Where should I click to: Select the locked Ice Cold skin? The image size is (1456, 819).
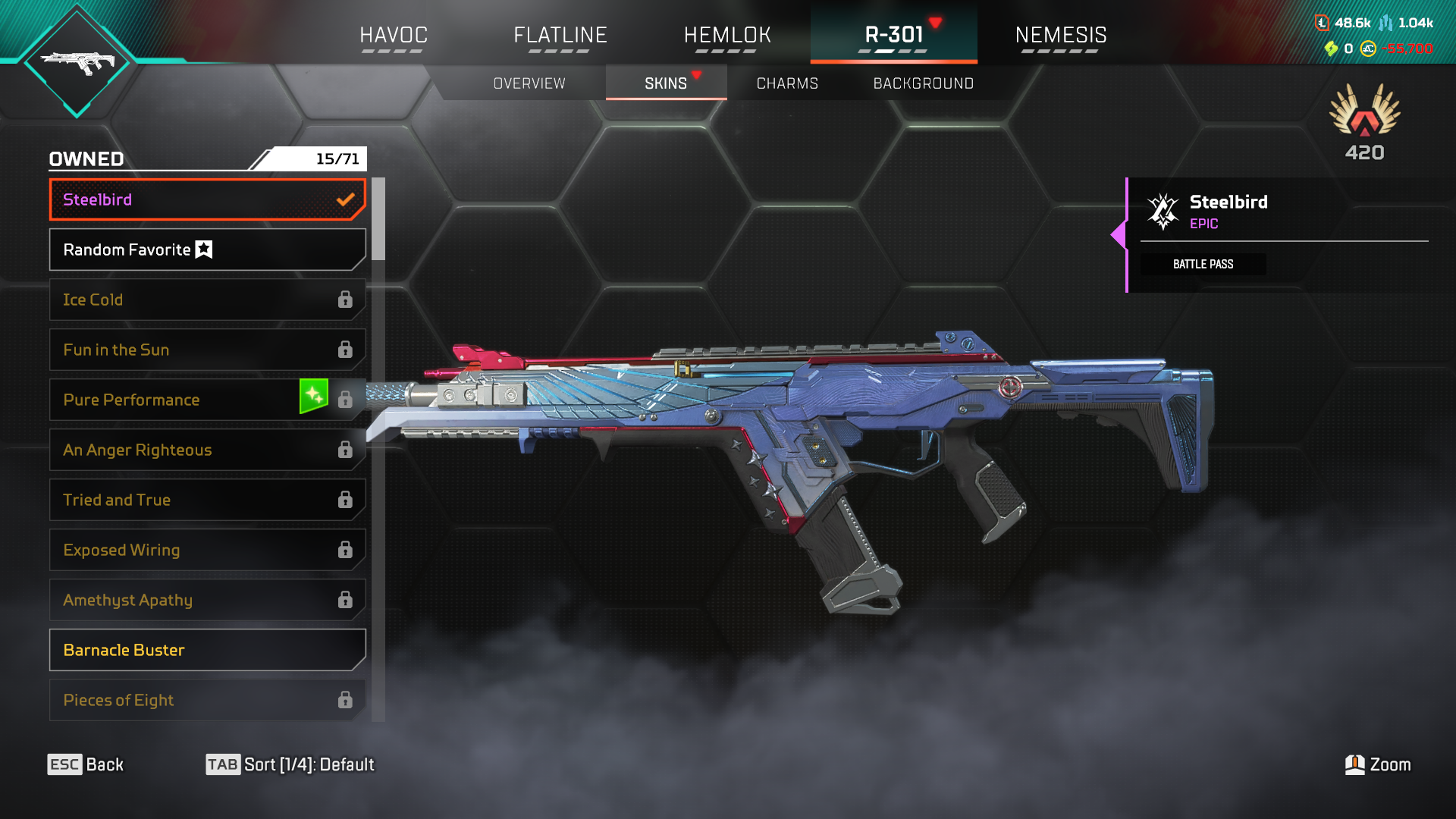(207, 300)
